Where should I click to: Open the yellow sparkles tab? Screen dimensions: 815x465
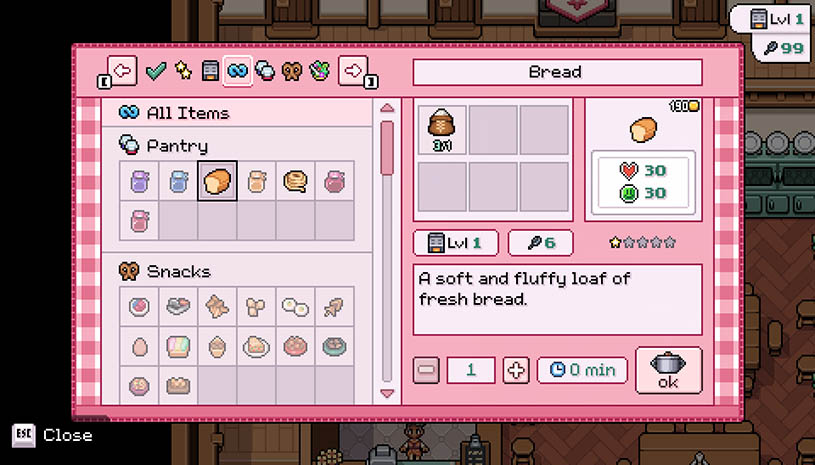[182, 71]
